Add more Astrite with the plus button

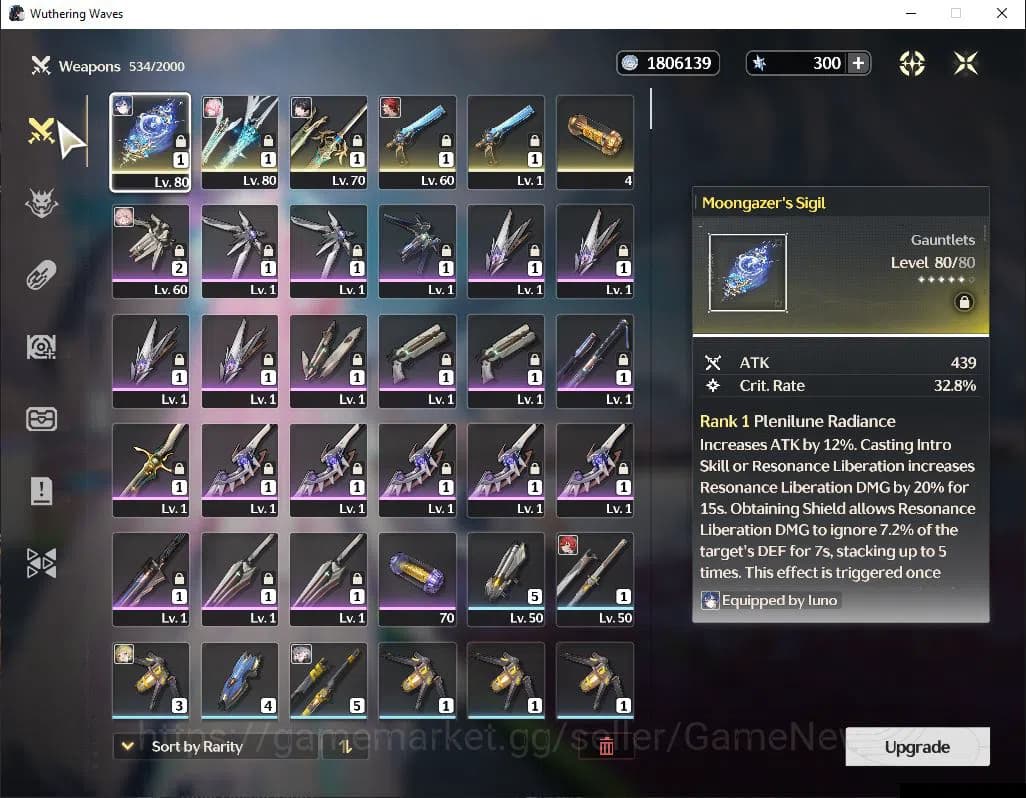(x=858, y=63)
